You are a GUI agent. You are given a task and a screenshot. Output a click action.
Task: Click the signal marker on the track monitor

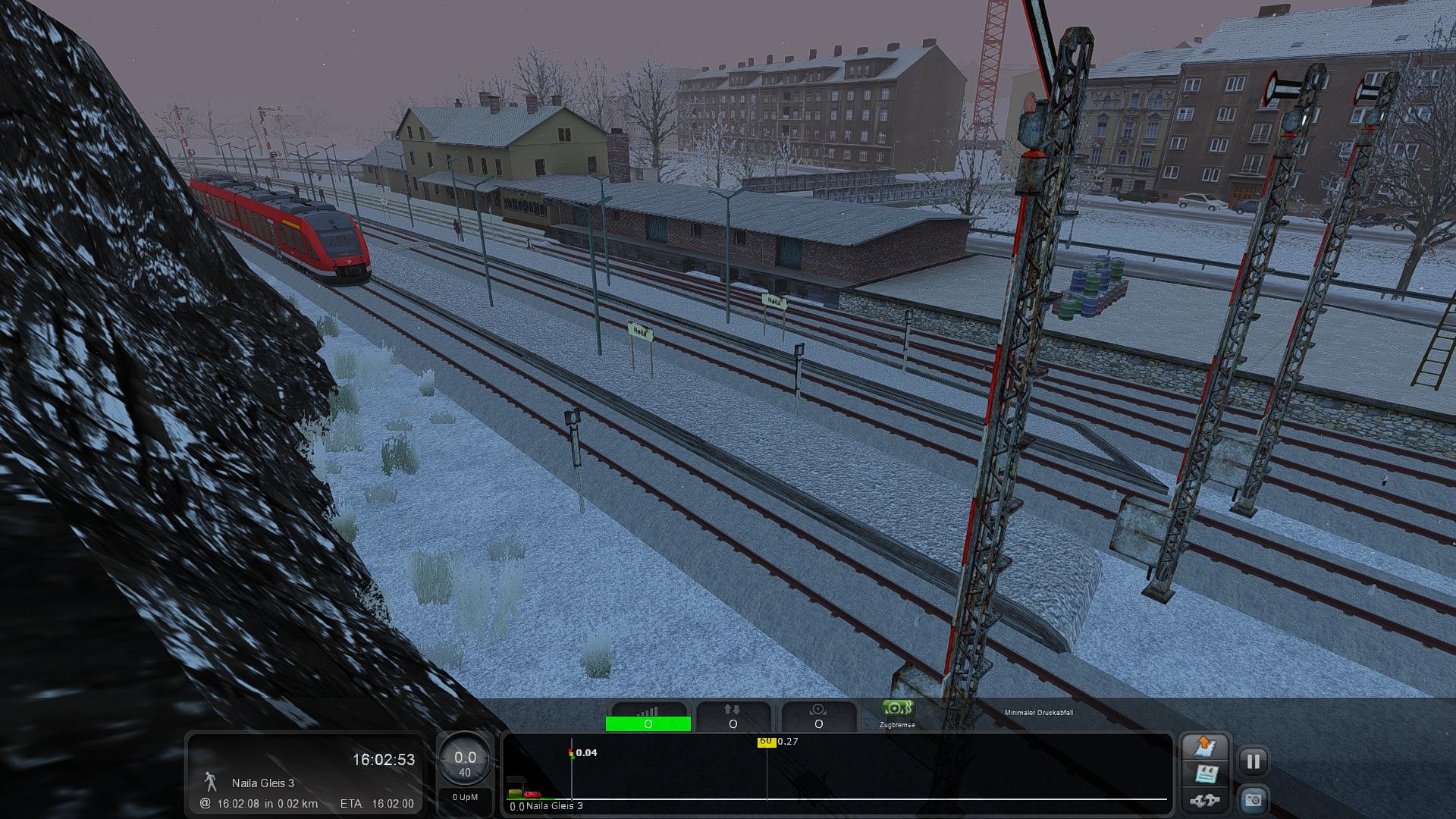point(571,753)
